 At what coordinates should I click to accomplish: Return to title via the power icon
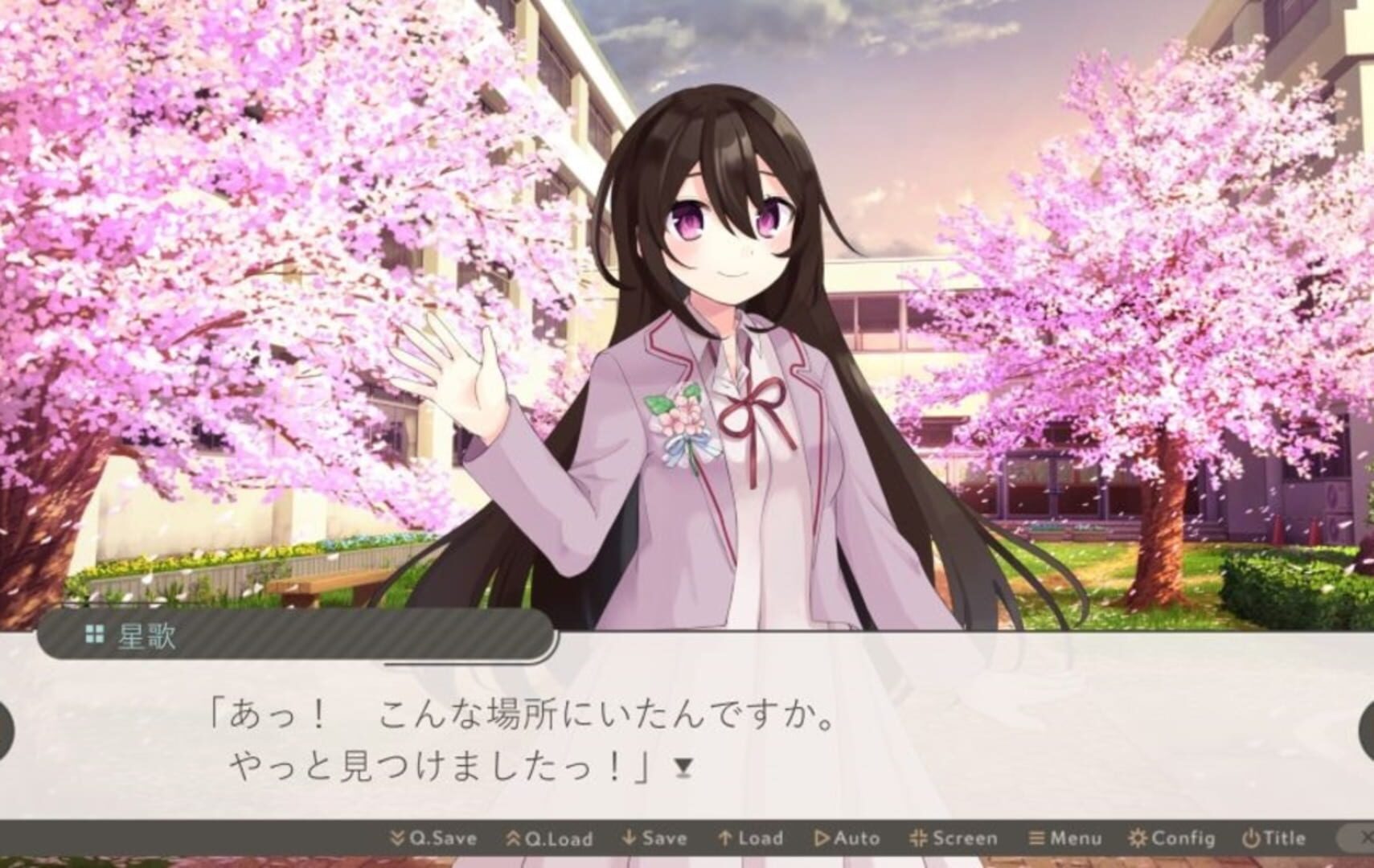[1251, 838]
